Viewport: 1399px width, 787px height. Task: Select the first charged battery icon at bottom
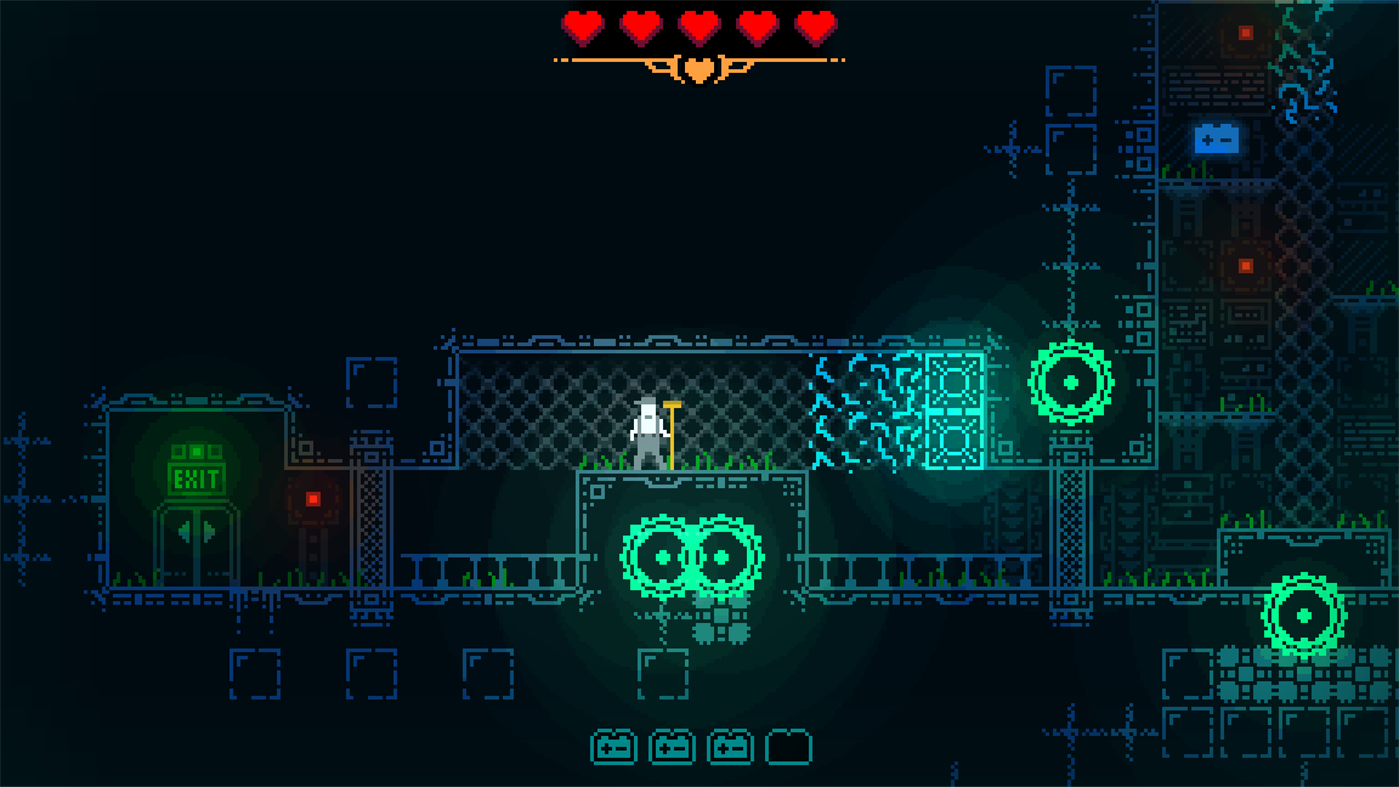coord(613,746)
